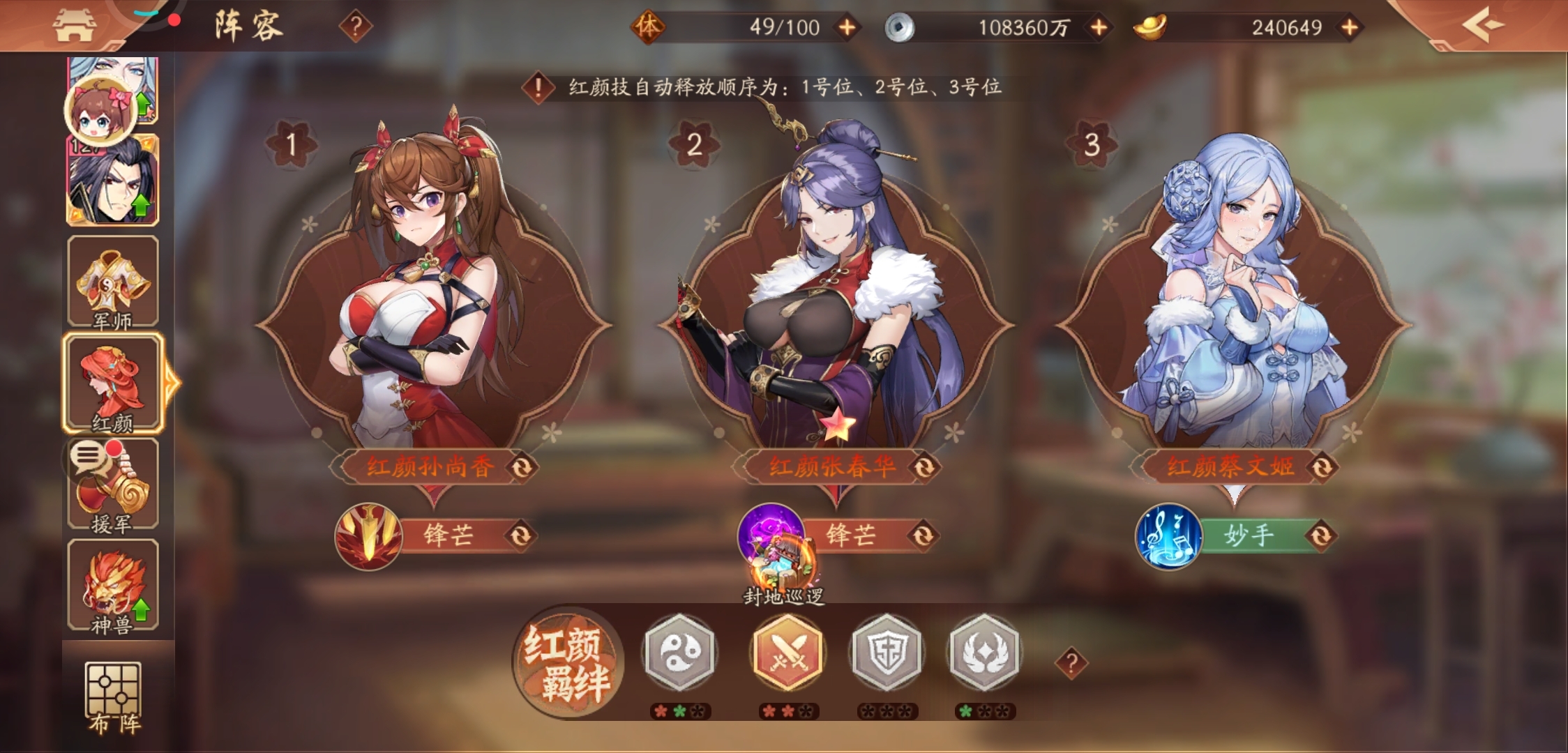Swap out 红颜蔡文姬 in slot three
The image size is (1568, 753).
click(1322, 467)
